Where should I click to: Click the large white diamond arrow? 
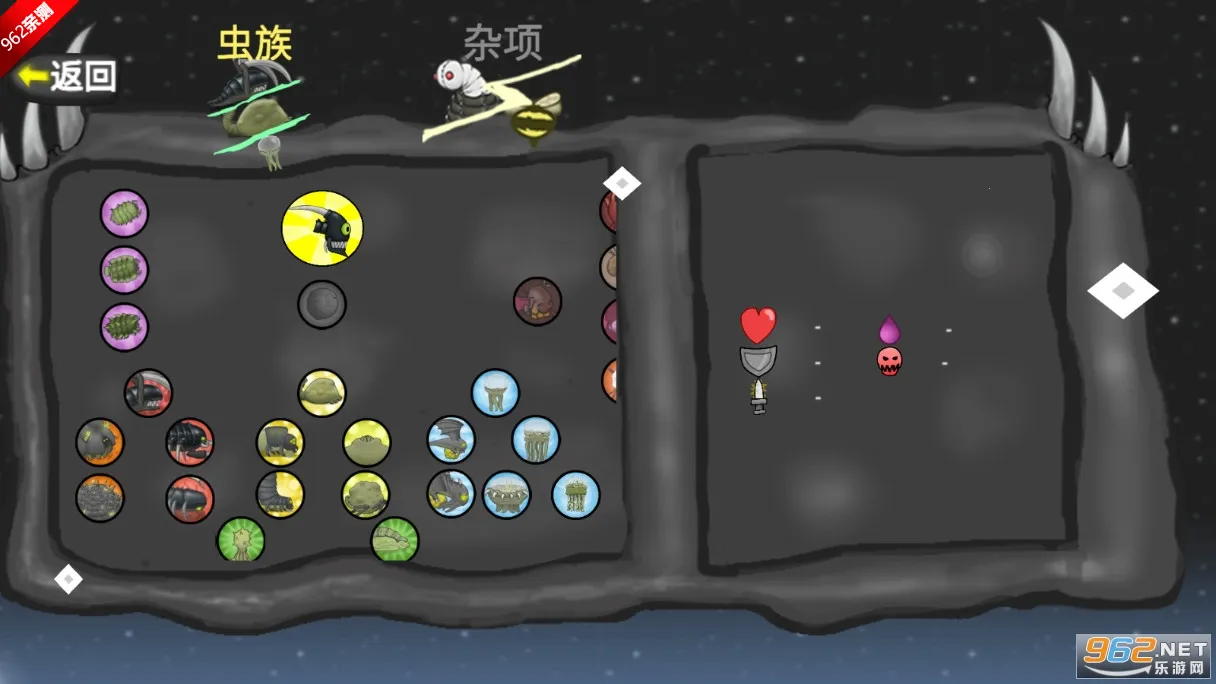point(1122,291)
